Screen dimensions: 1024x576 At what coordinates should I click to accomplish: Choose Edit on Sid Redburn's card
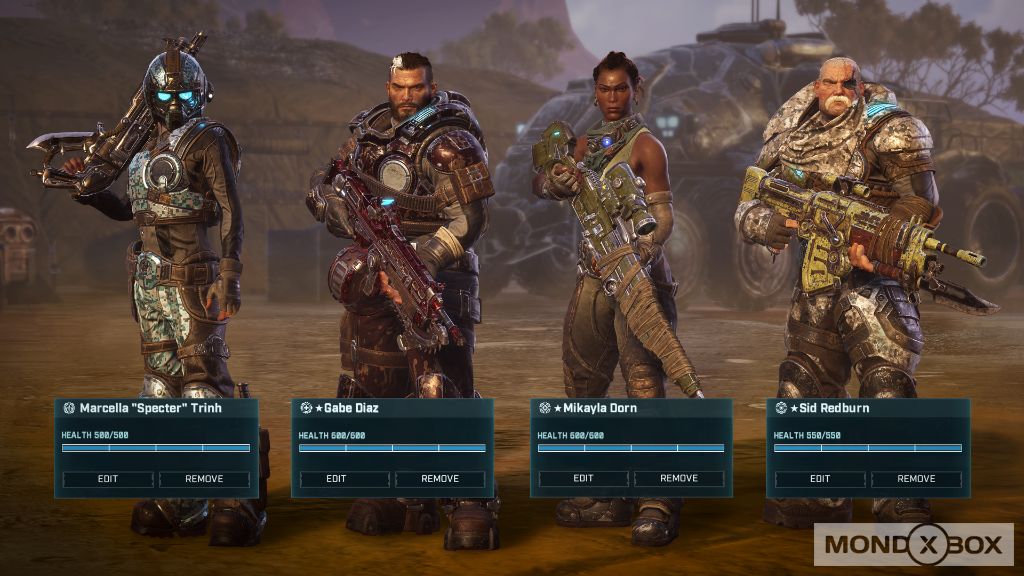[x=820, y=479]
